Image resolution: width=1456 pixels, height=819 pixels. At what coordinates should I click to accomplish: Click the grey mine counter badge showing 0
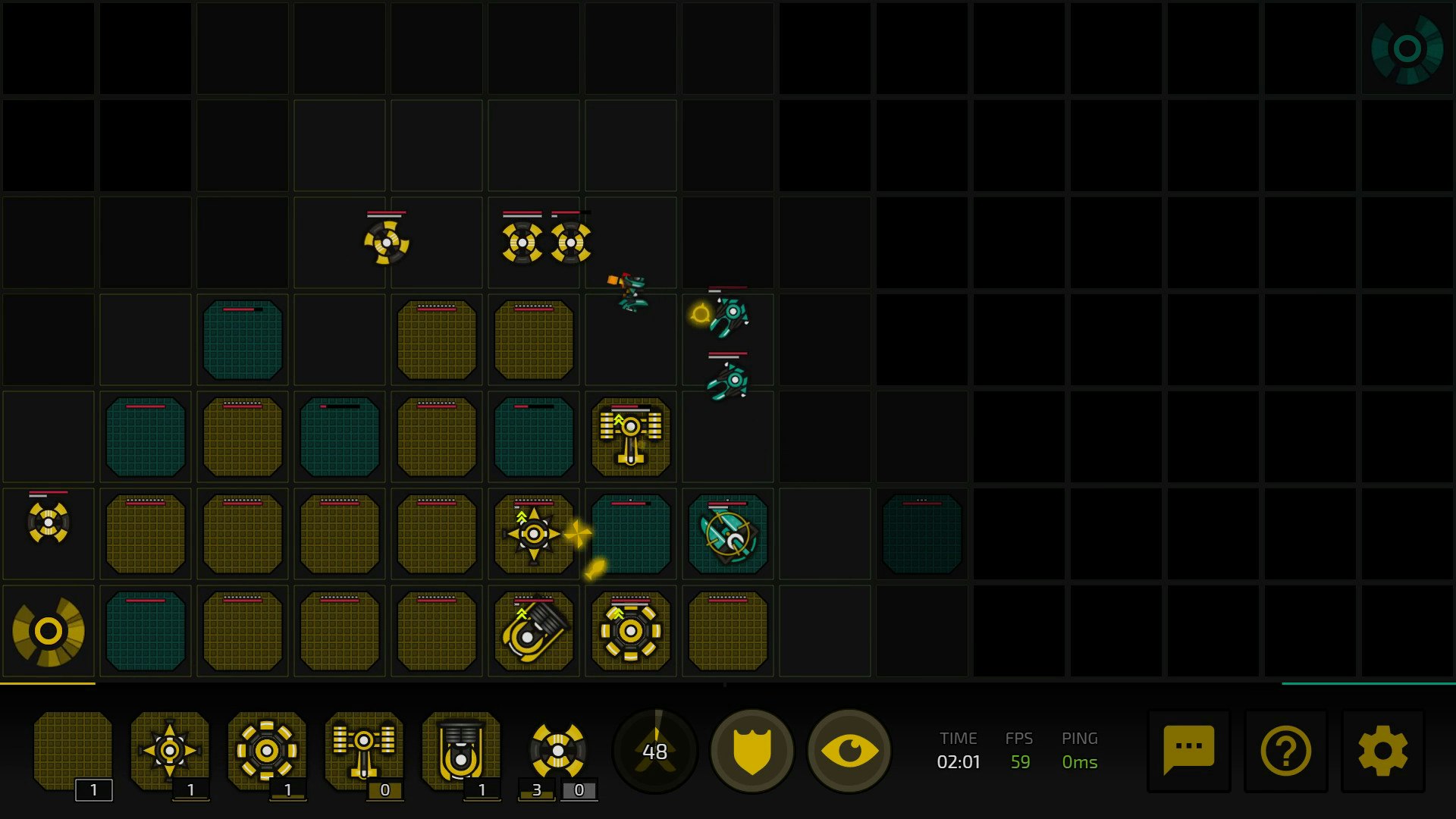tap(579, 789)
